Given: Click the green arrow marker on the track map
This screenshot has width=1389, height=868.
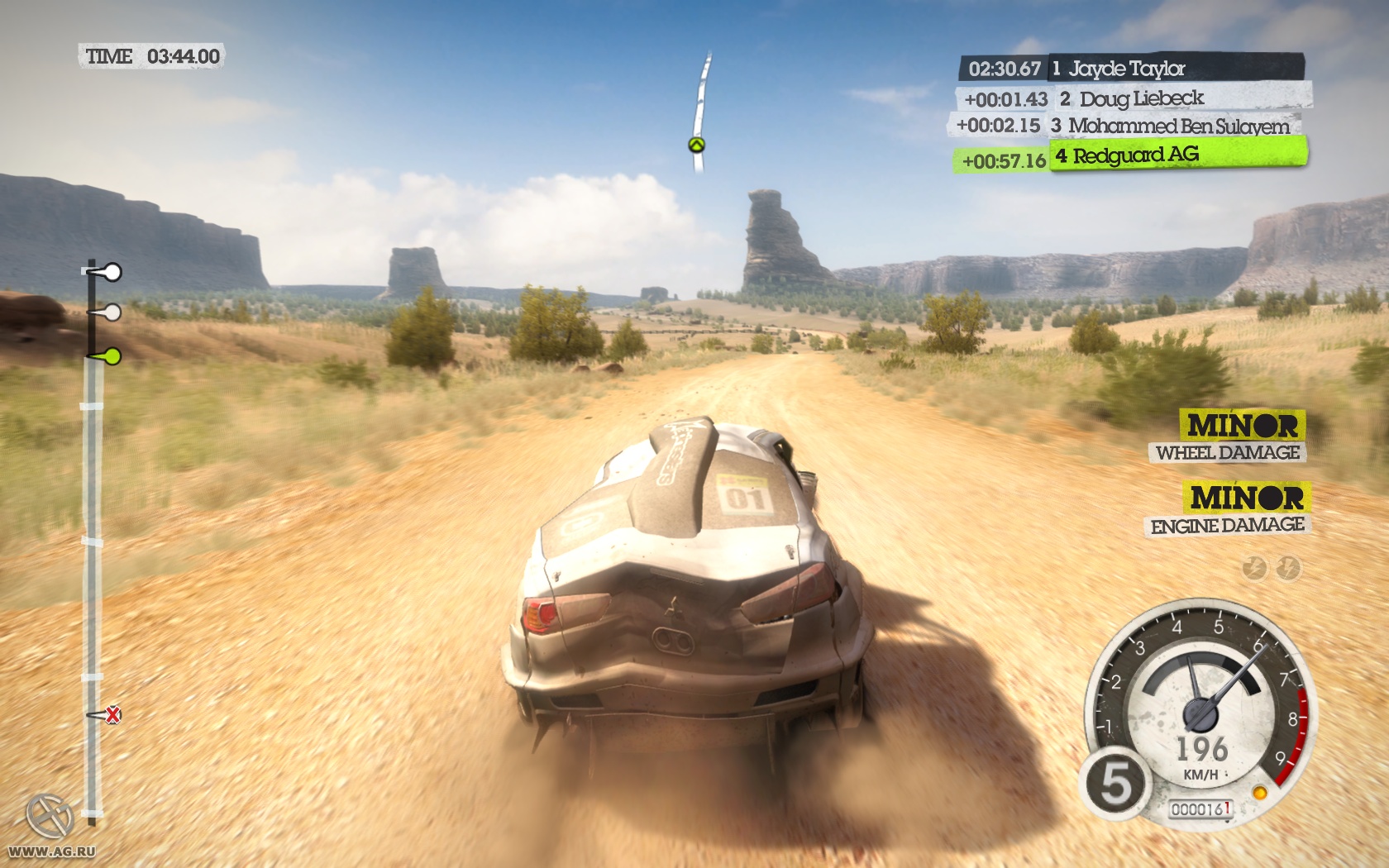Looking at the screenshot, I should coord(696,146).
